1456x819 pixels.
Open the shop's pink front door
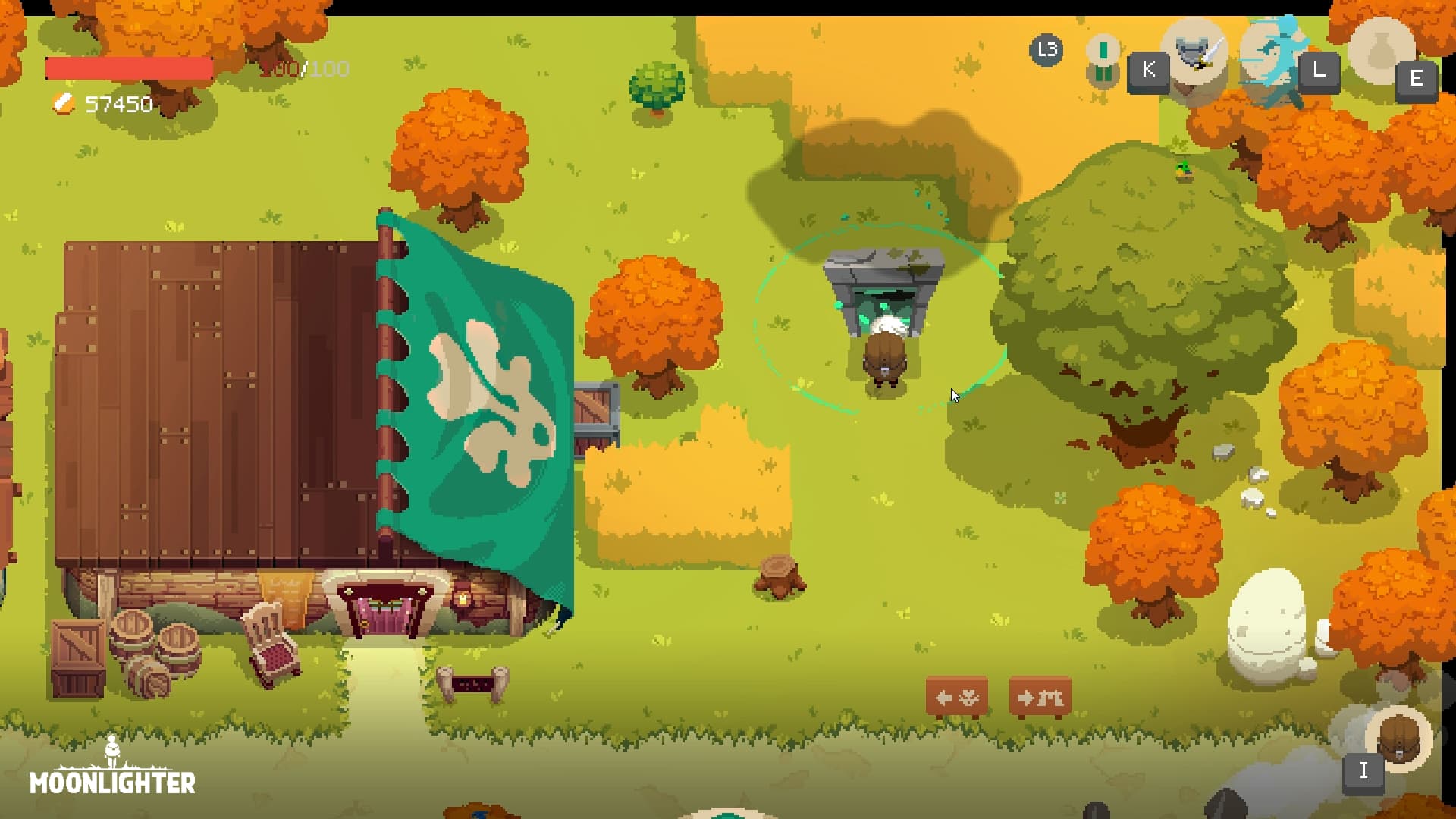pos(383,614)
